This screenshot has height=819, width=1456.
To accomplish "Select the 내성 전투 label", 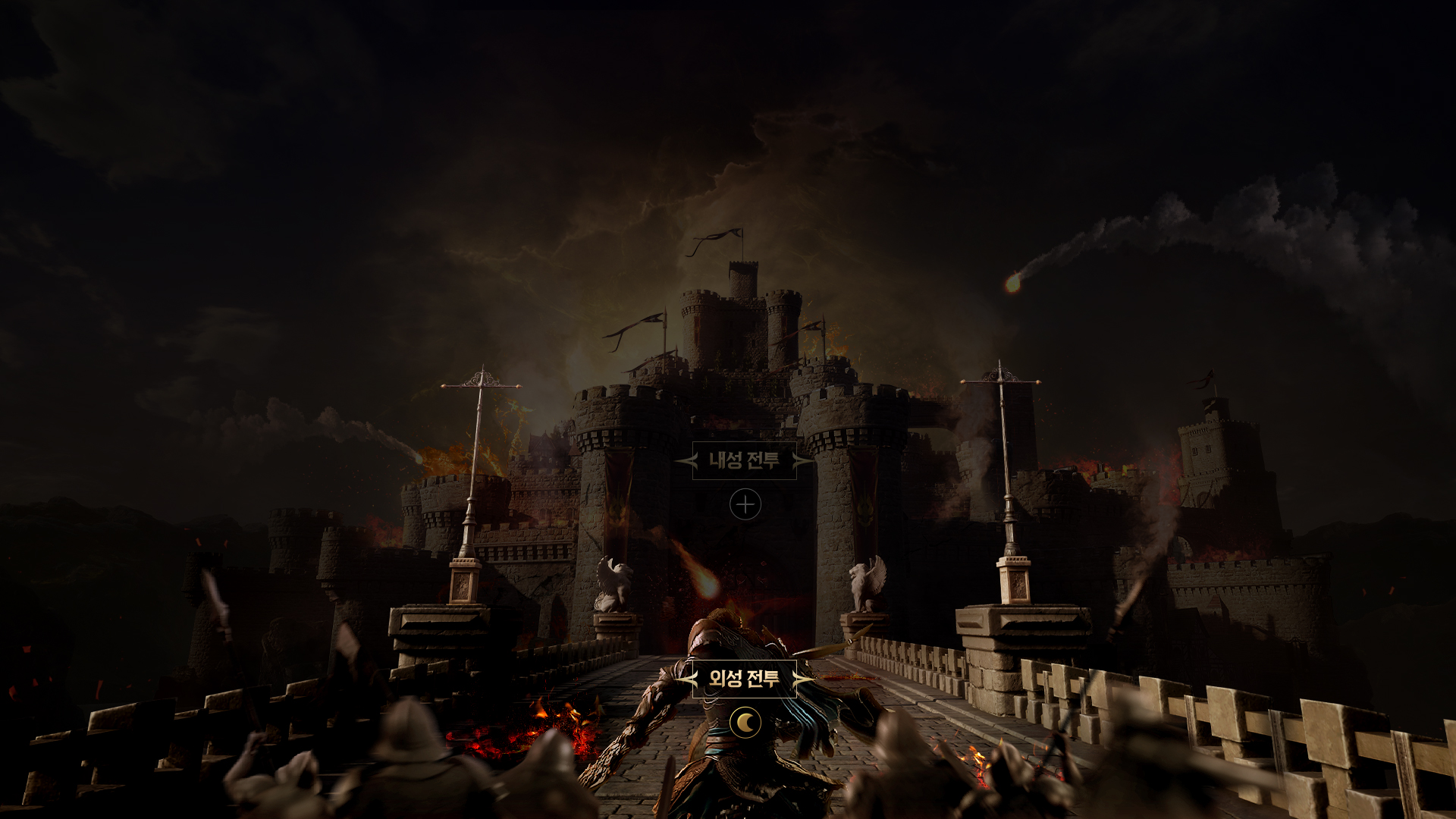I will (x=744, y=460).
